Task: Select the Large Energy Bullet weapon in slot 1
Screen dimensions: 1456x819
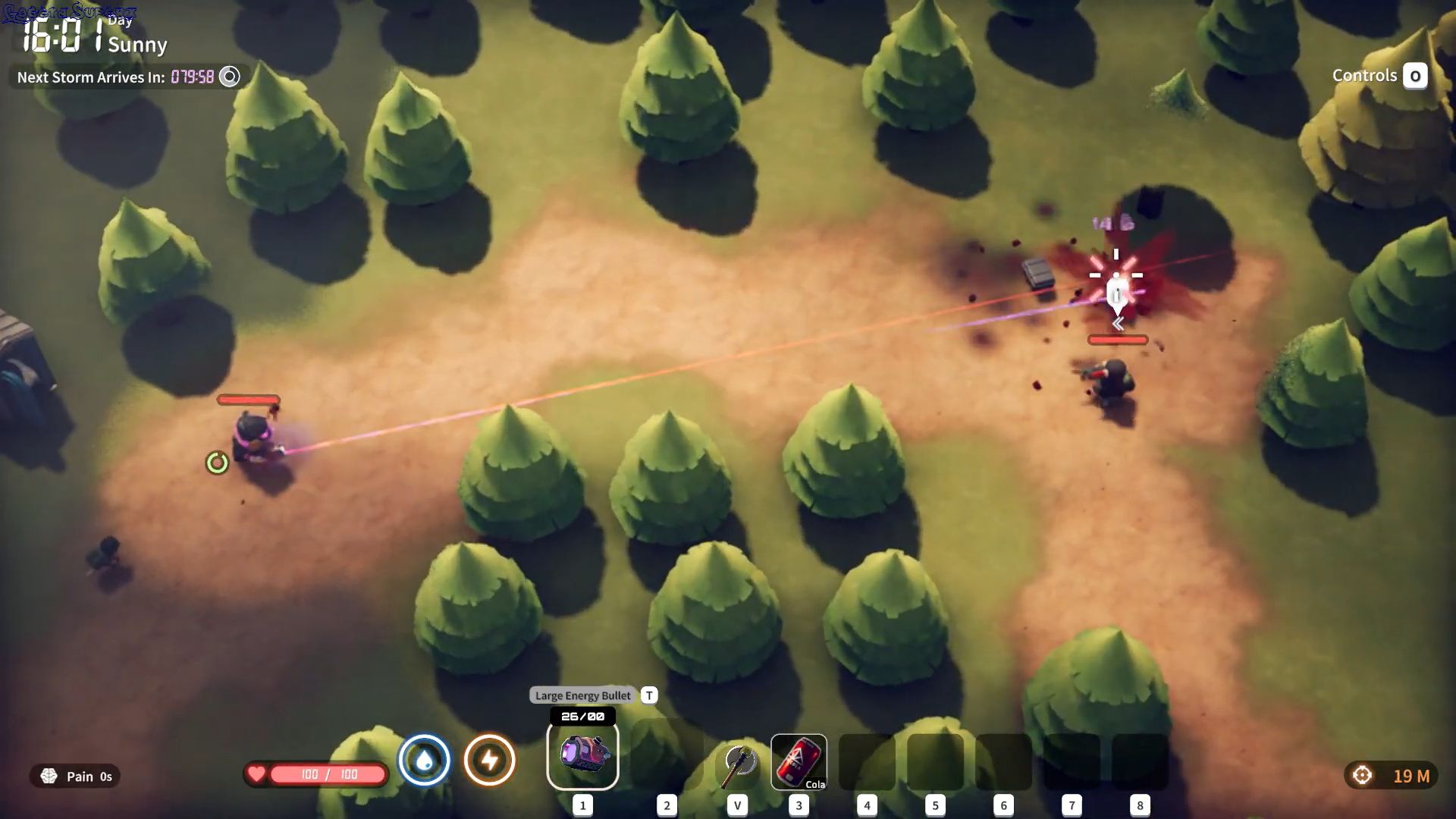Action: (x=582, y=755)
